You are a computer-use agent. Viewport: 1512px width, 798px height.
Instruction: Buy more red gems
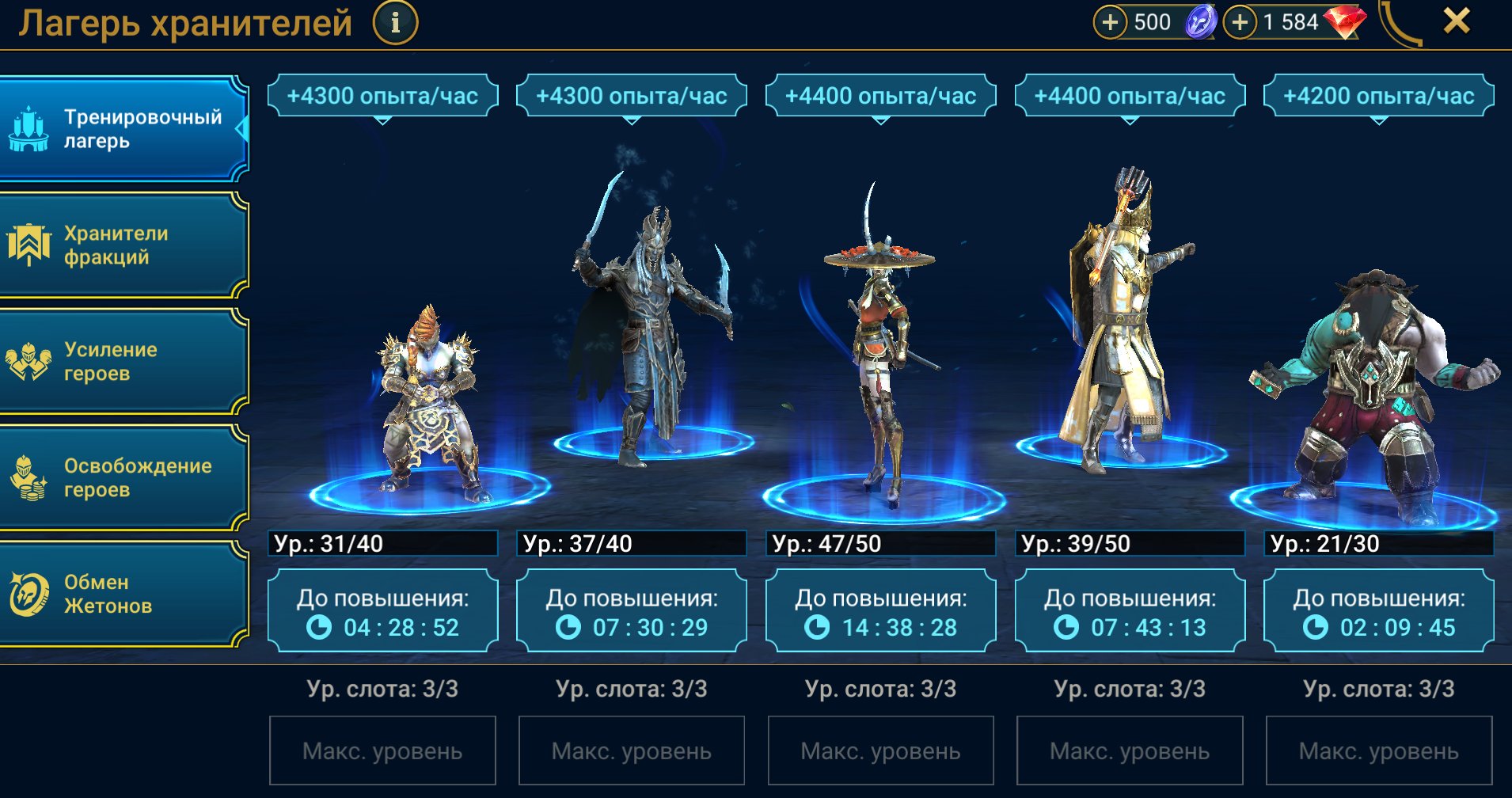(1240, 22)
